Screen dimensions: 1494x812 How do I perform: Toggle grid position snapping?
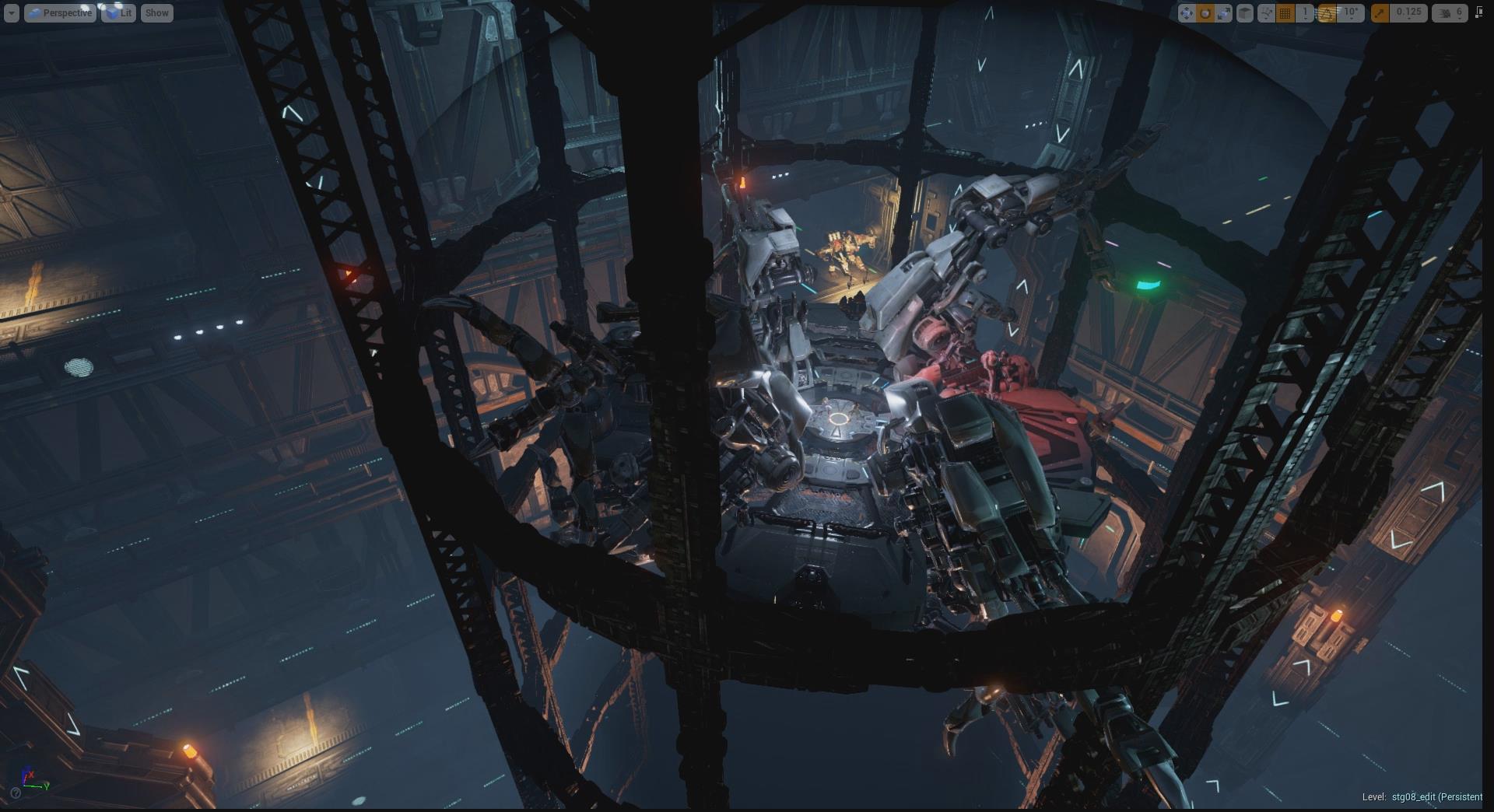coord(1285,13)
